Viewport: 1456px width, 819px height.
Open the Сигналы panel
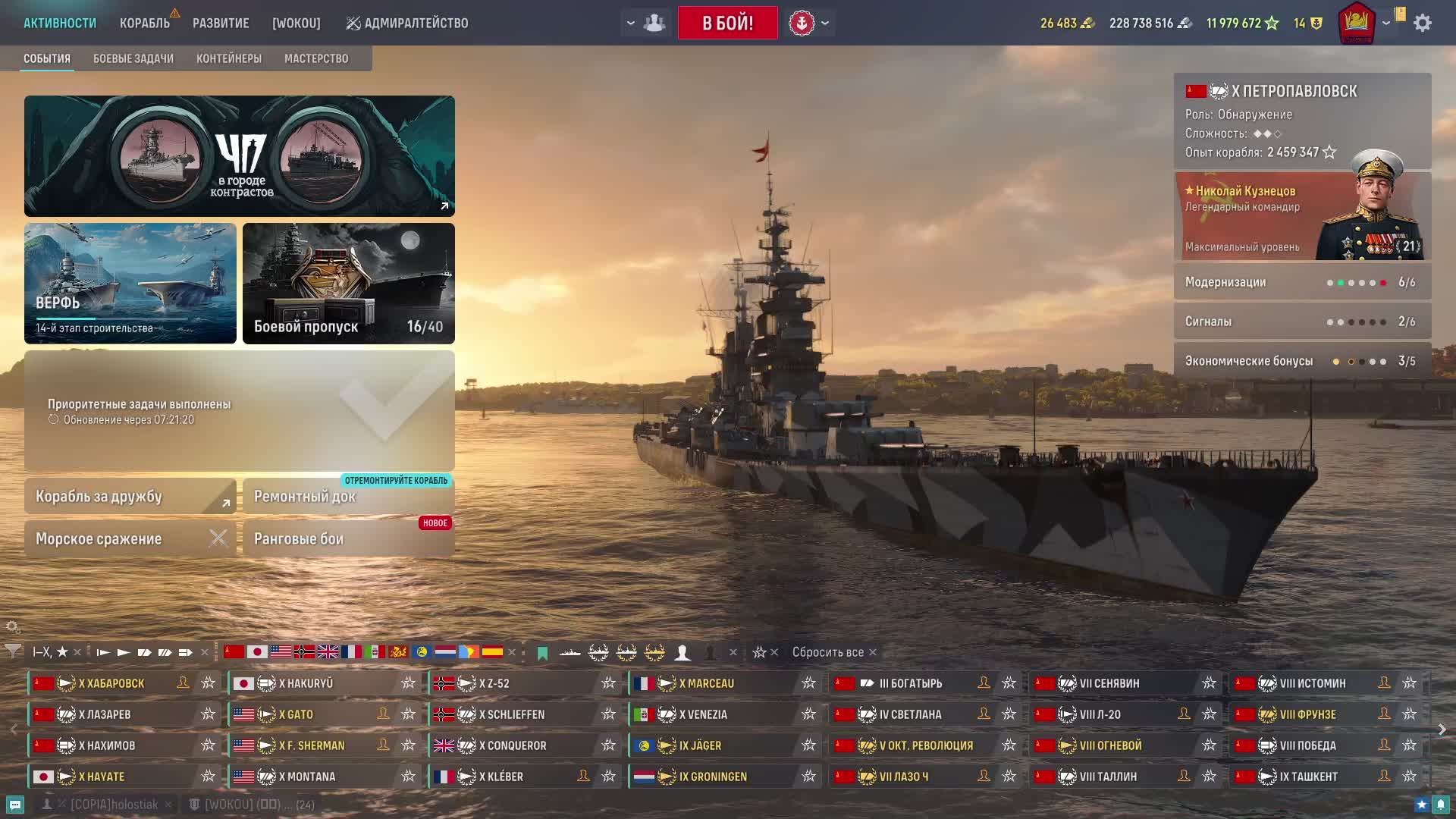point(1302,322)
